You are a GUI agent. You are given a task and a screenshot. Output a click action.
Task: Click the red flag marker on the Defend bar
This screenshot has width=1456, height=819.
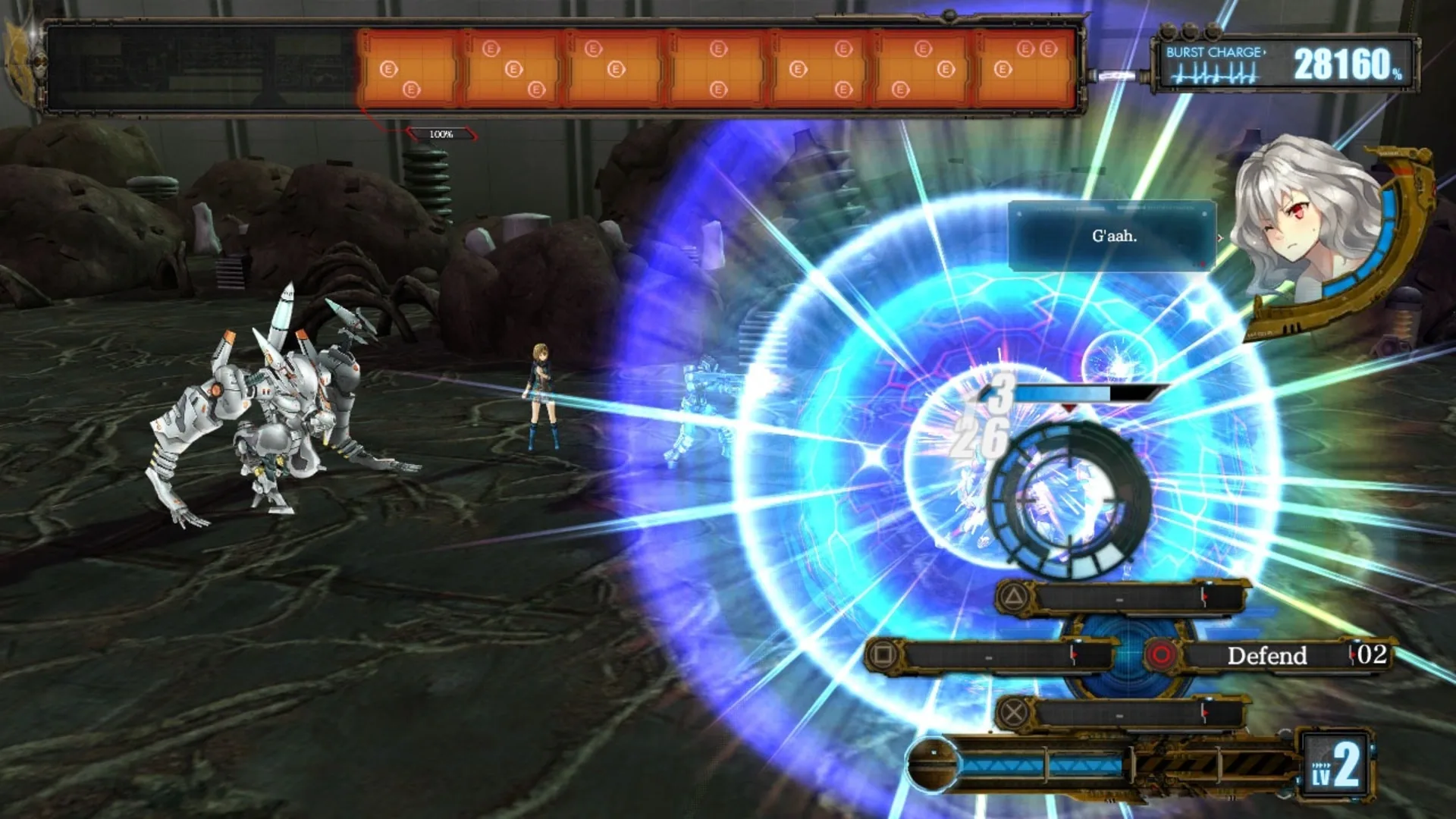point(1354,655)
